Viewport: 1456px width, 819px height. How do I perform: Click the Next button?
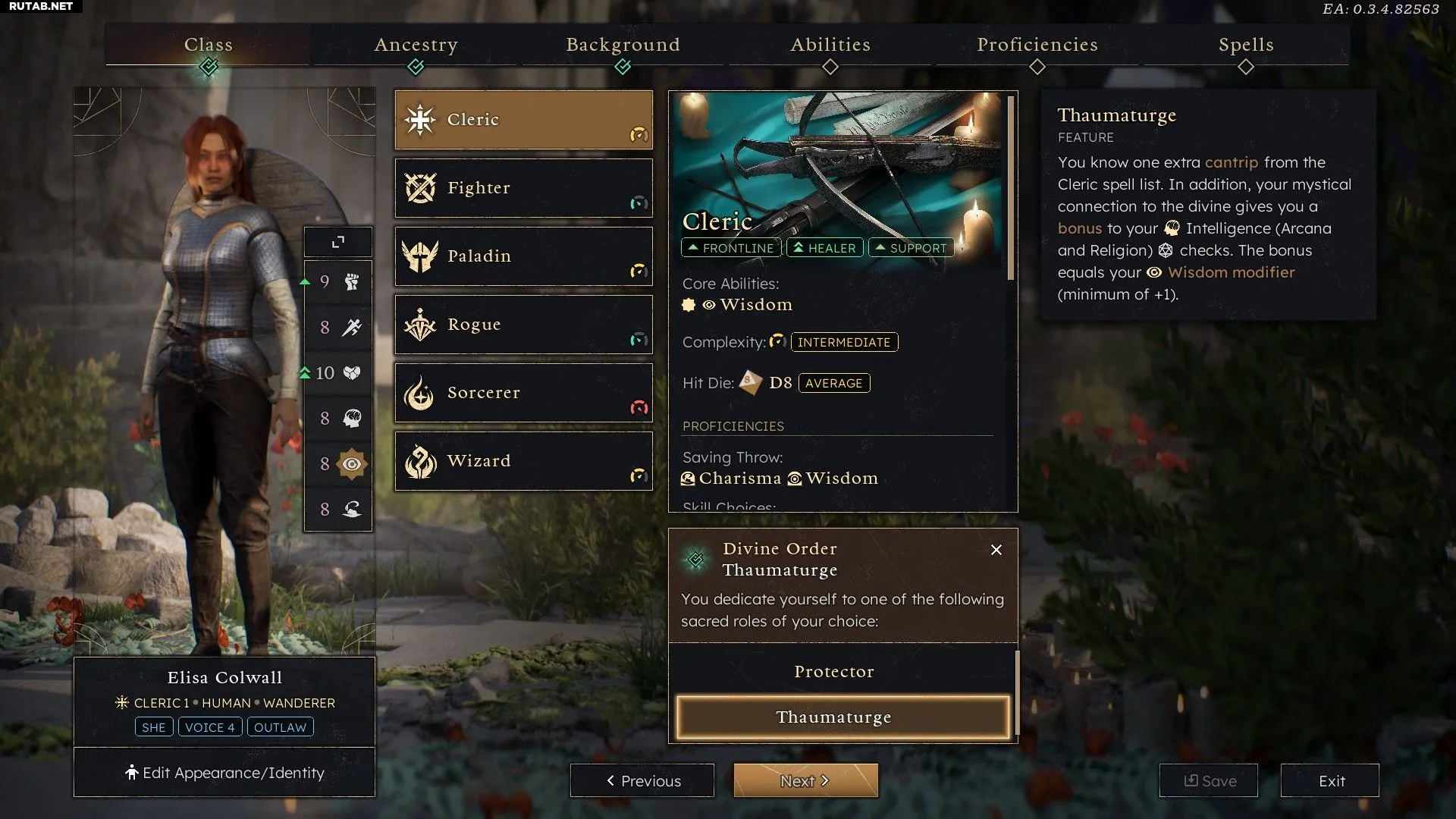(x=805, y=780)
